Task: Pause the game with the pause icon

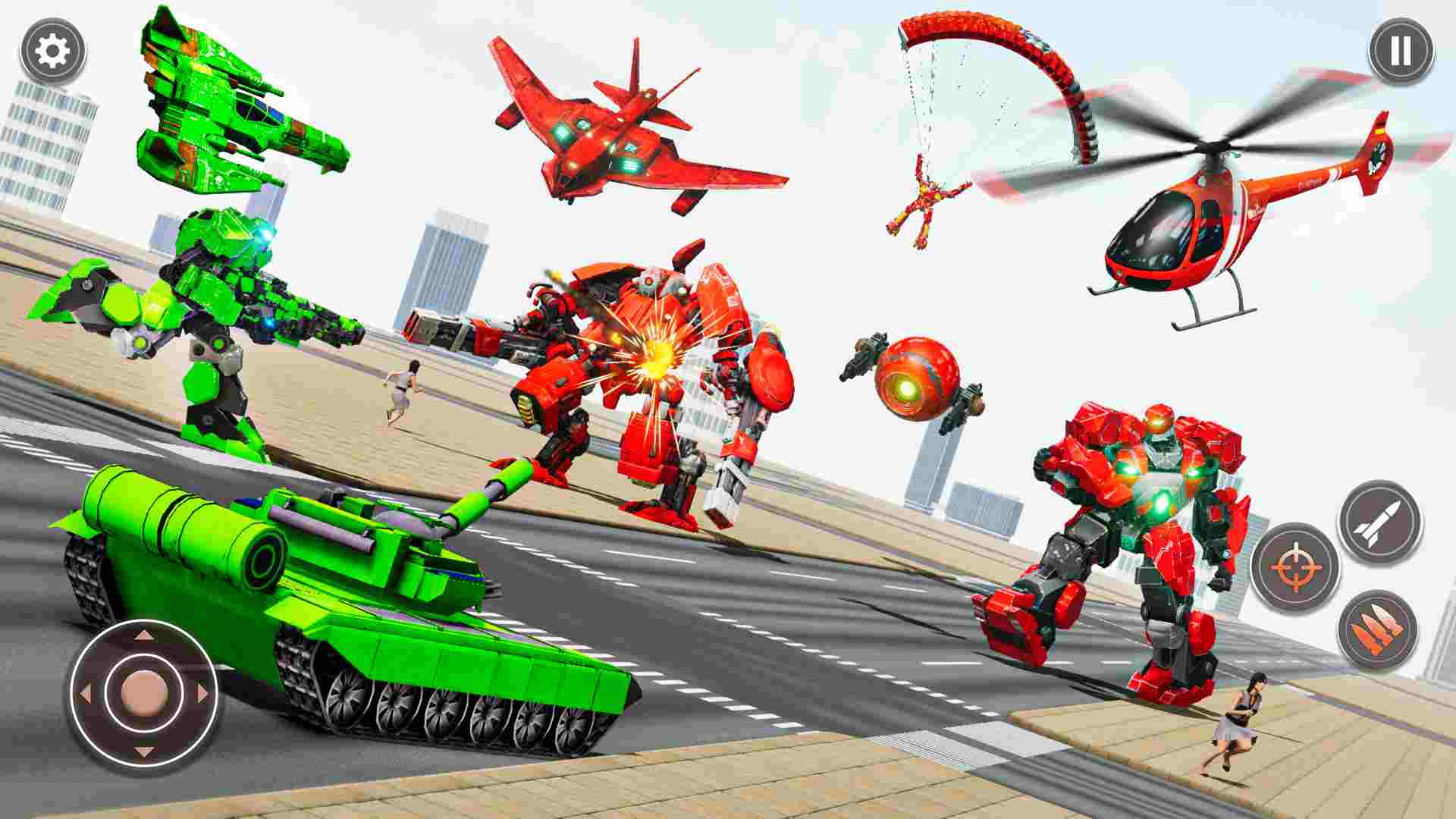Action: coord(1399,52)
